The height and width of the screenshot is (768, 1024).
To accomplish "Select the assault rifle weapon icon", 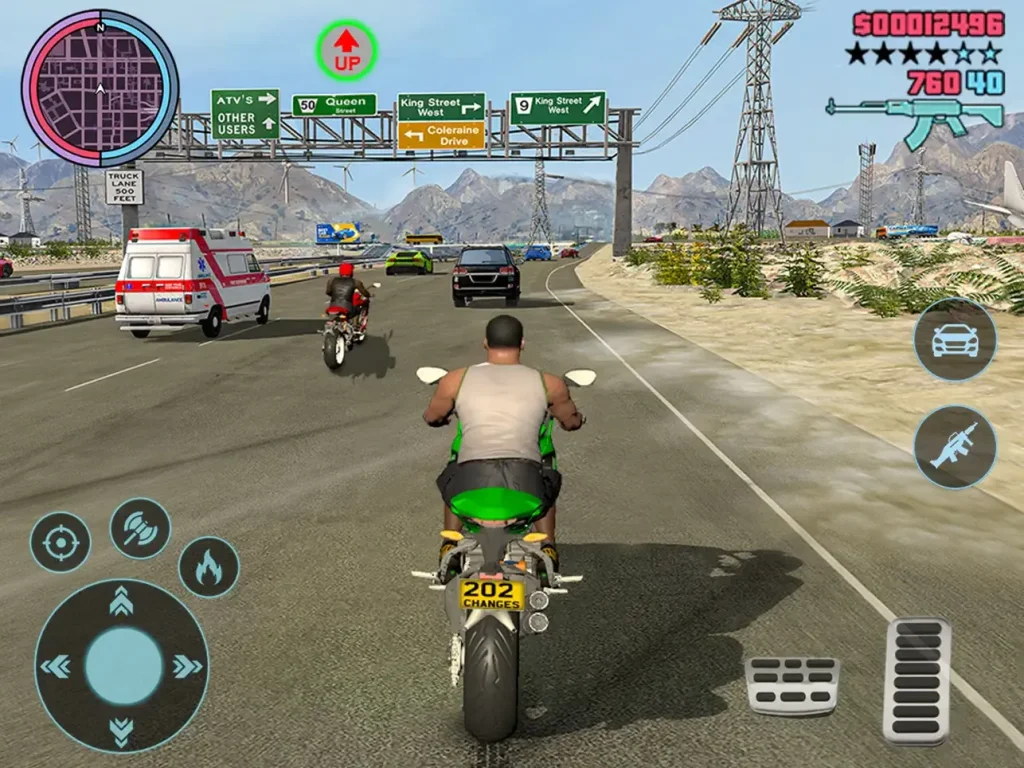I will pos(914,119).
